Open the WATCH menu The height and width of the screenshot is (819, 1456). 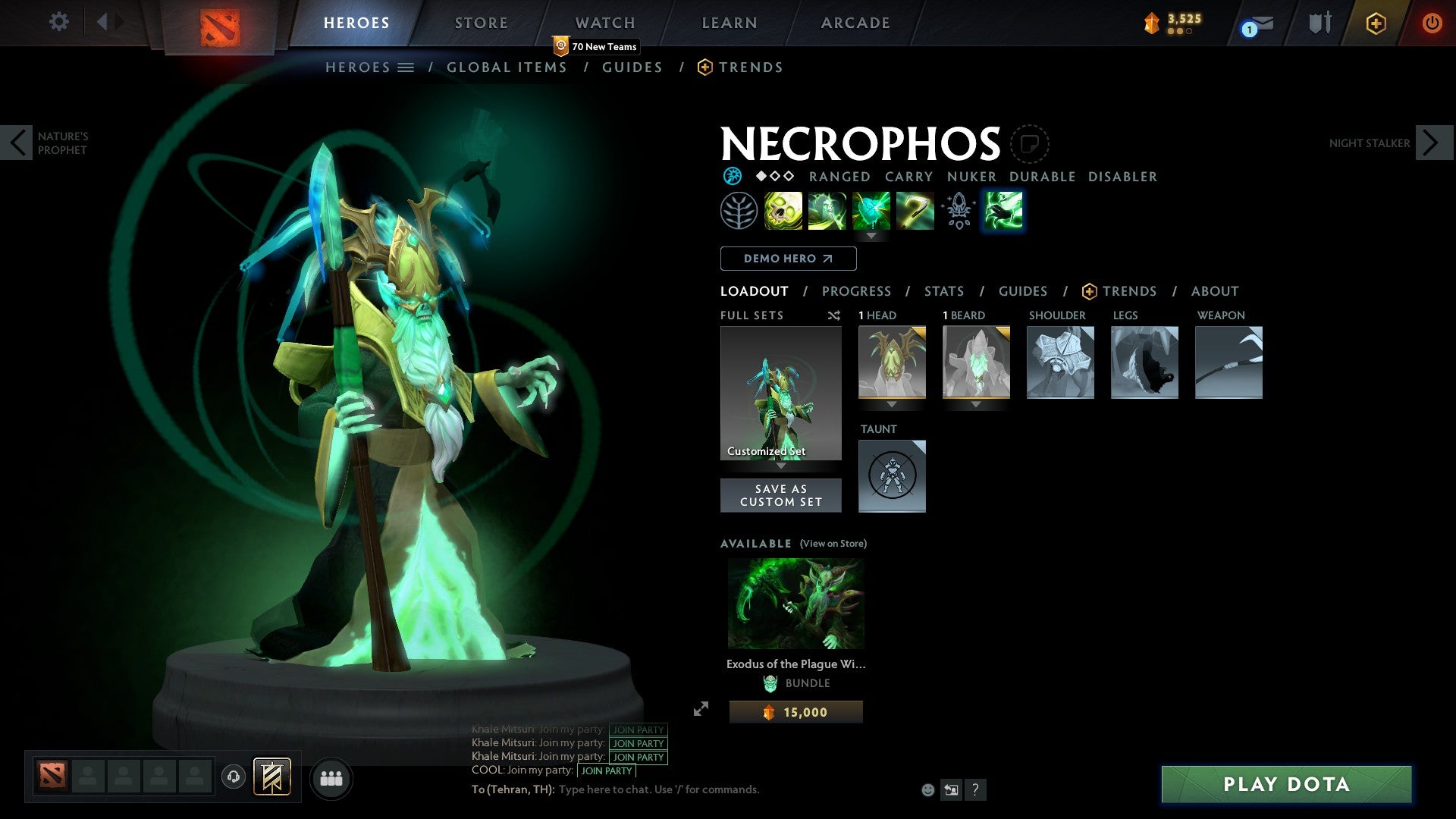(604, 22)
